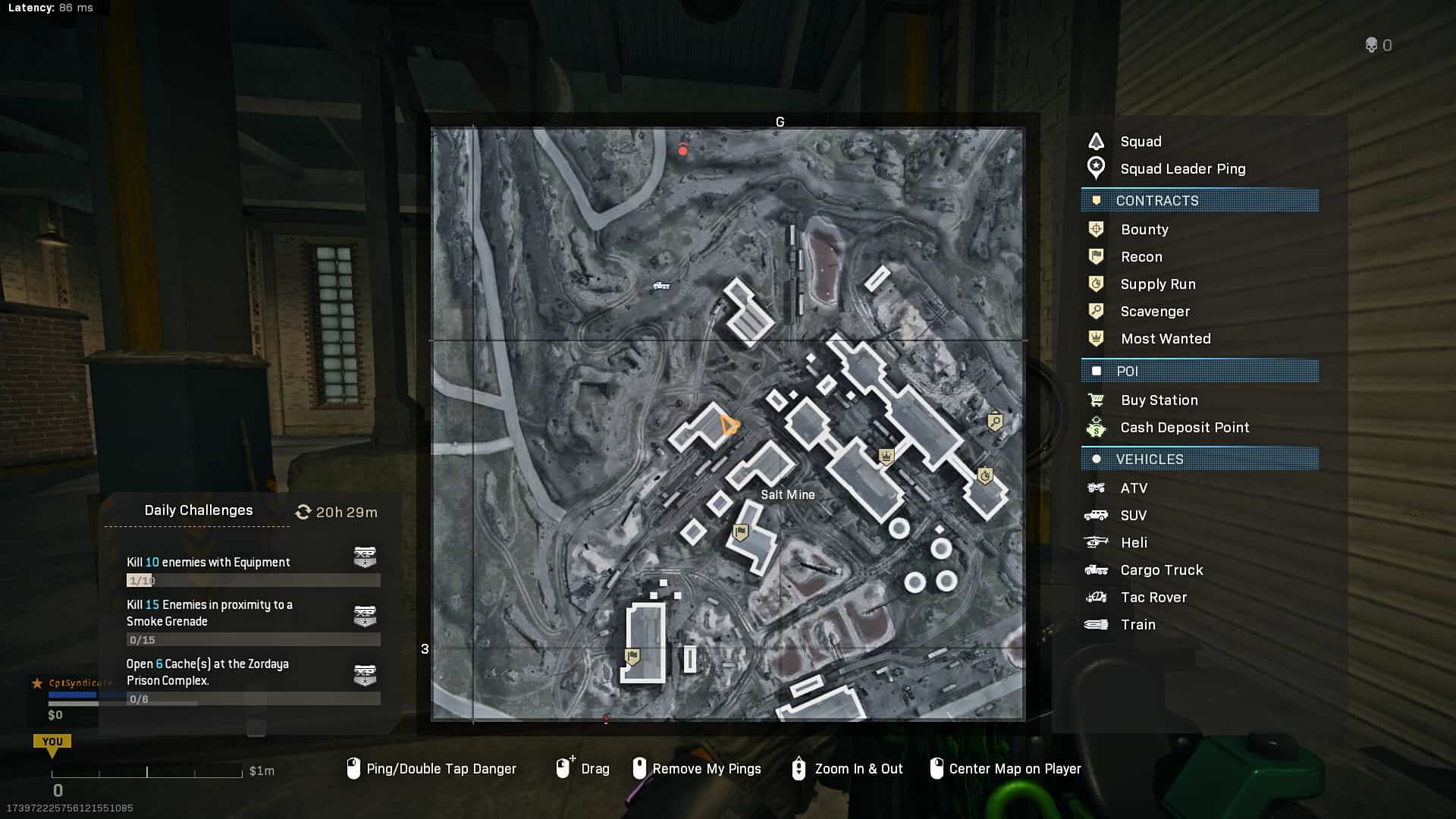
Task: Ping the Scavenger contract marker on the map
Action: click(995, 422)
